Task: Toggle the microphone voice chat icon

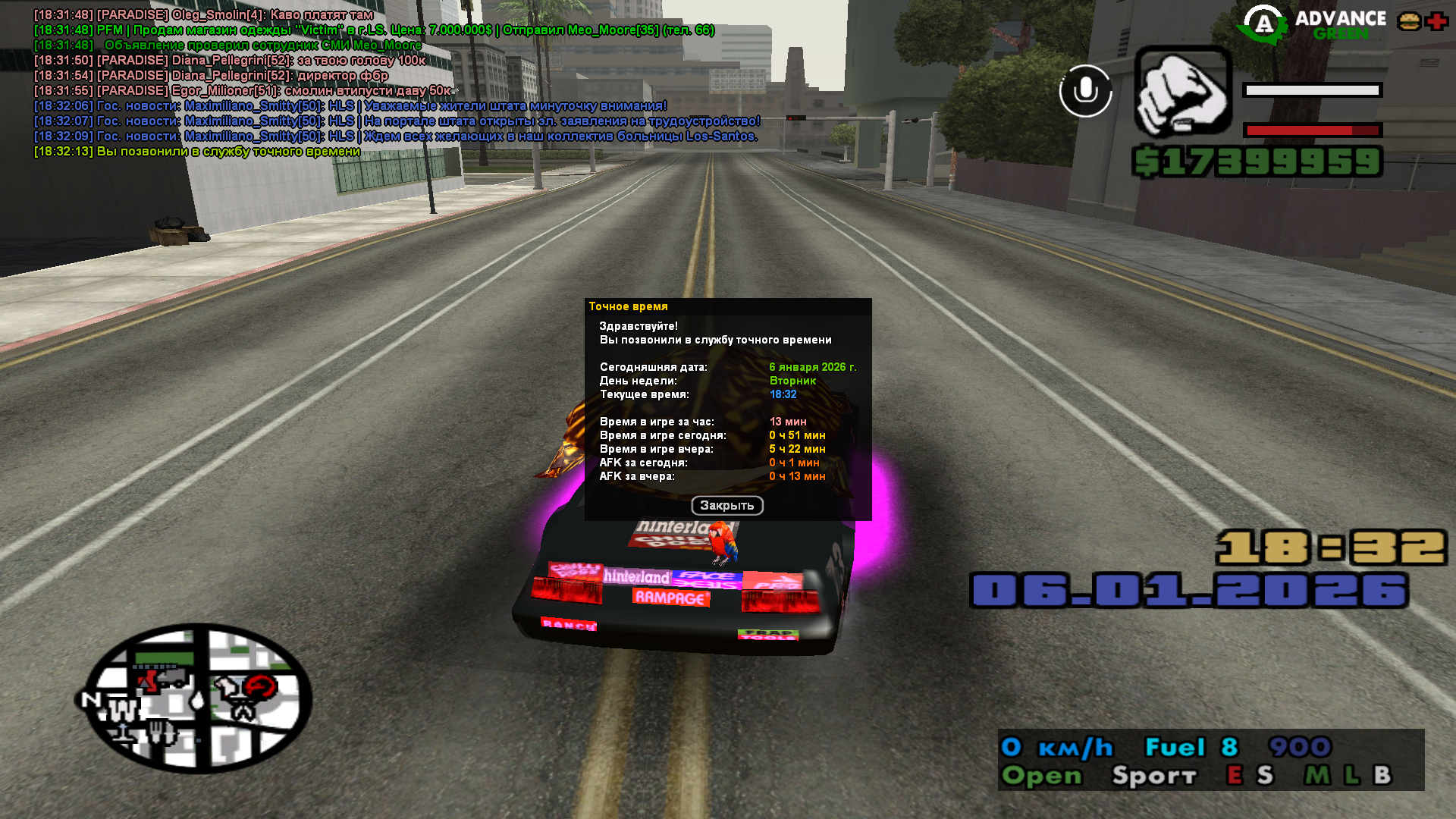Action: [x=1085, y=91]
